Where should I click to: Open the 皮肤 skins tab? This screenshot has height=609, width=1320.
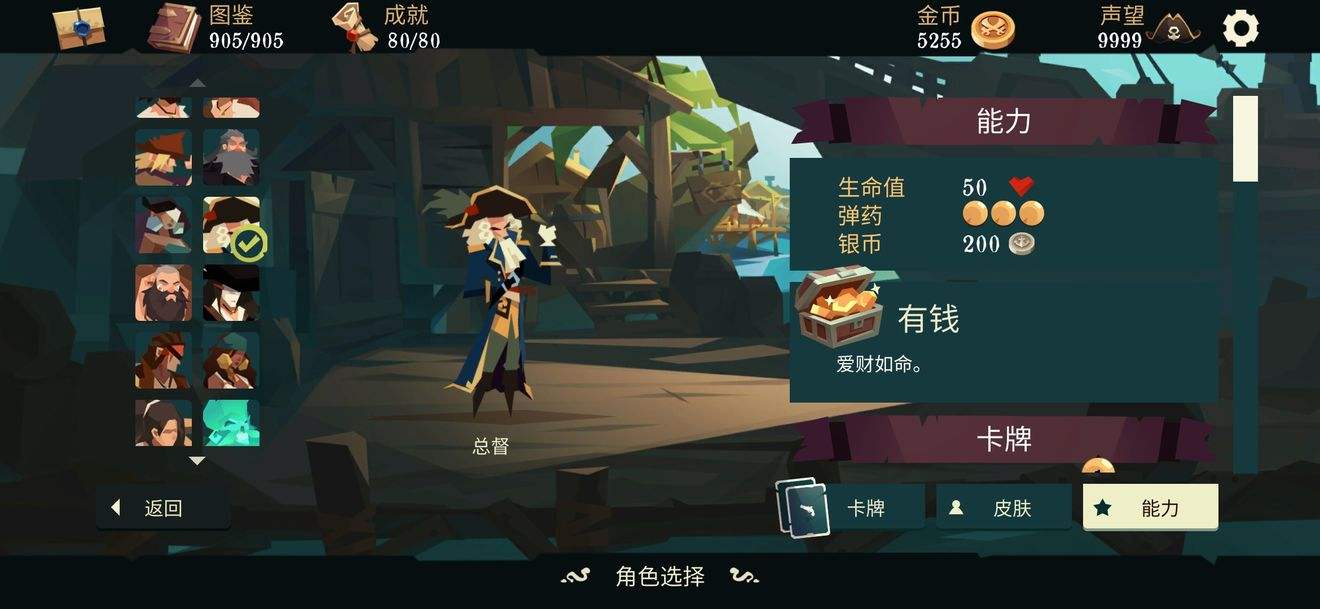coord(1003,508)
